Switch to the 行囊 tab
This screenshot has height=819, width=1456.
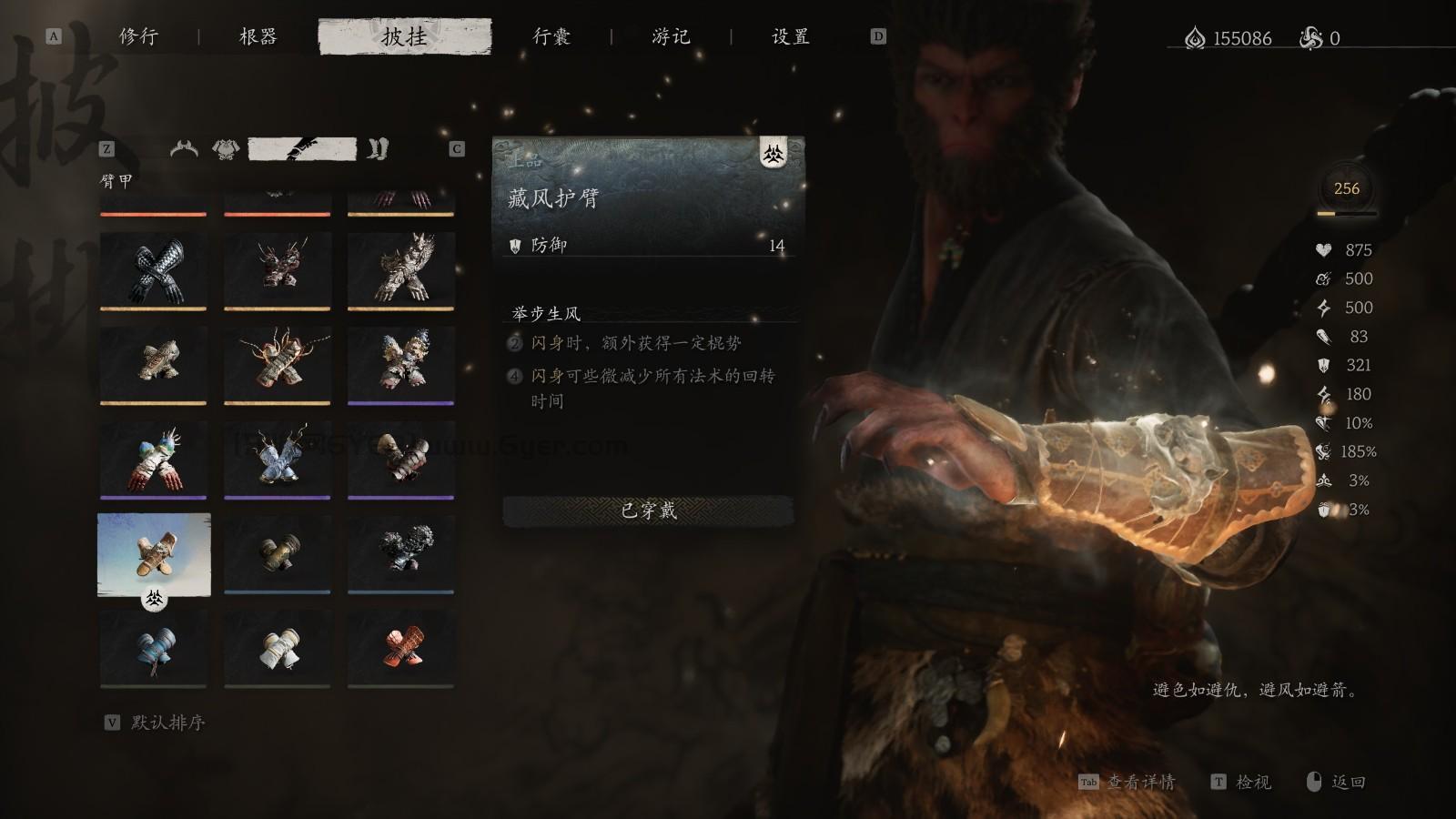(552, 36)
